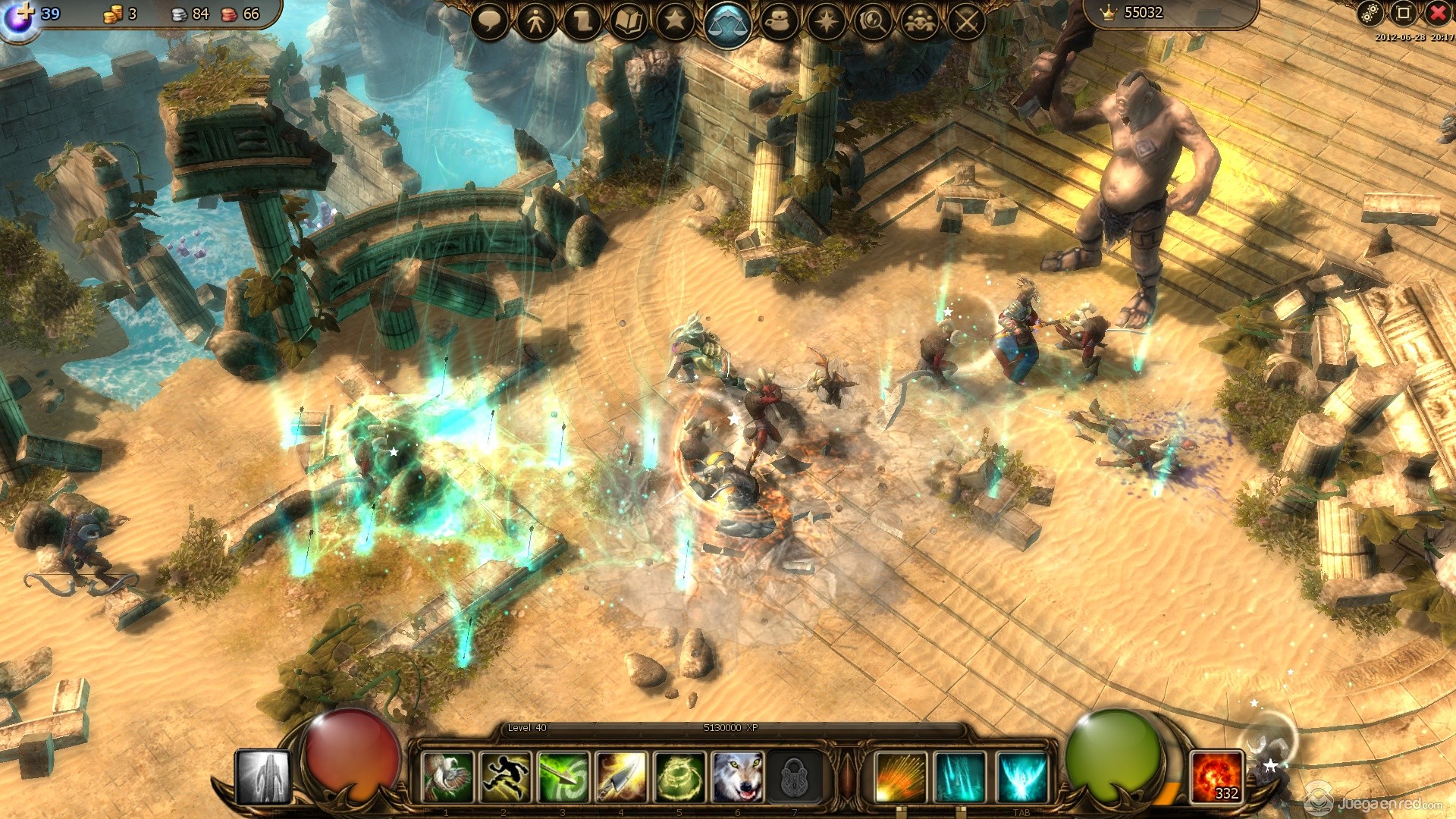Activate the bird skill in the hotbar

(x=447, y=777)
